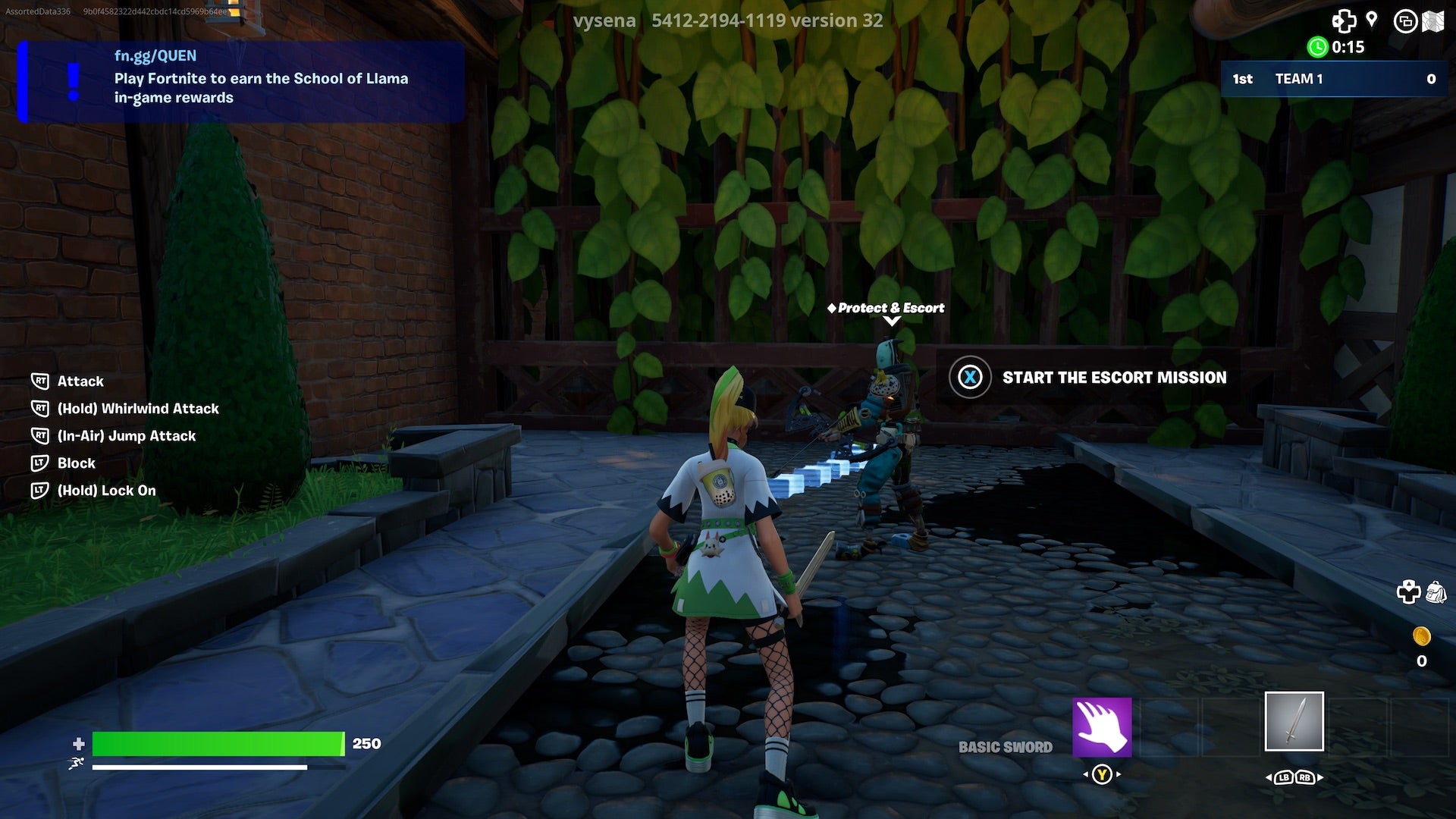1456x819 pixels.
Task: Open the fn.gg/QUEN link
Action: [155, 55]
